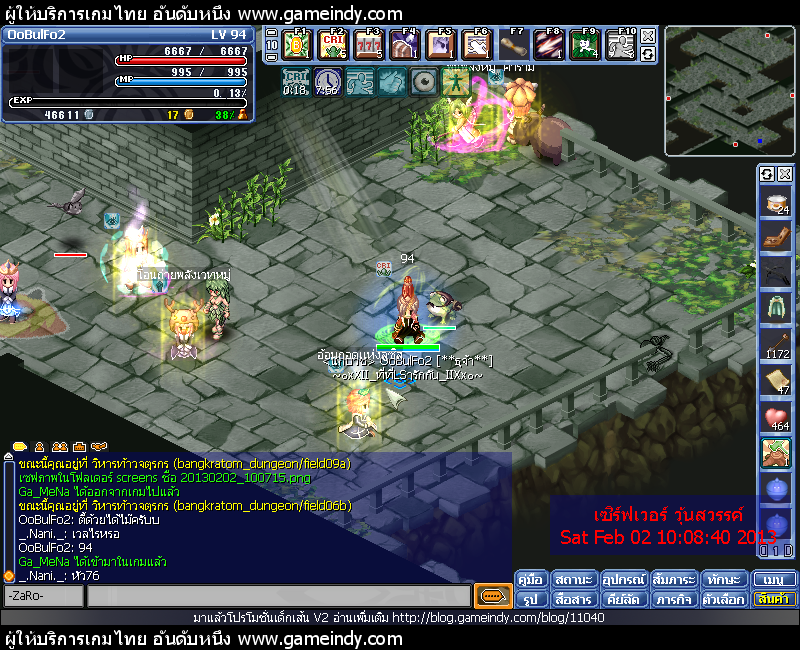Open the คีย์ลัด (hotkeys) window
Screen dimensions: 800x650
623,599
